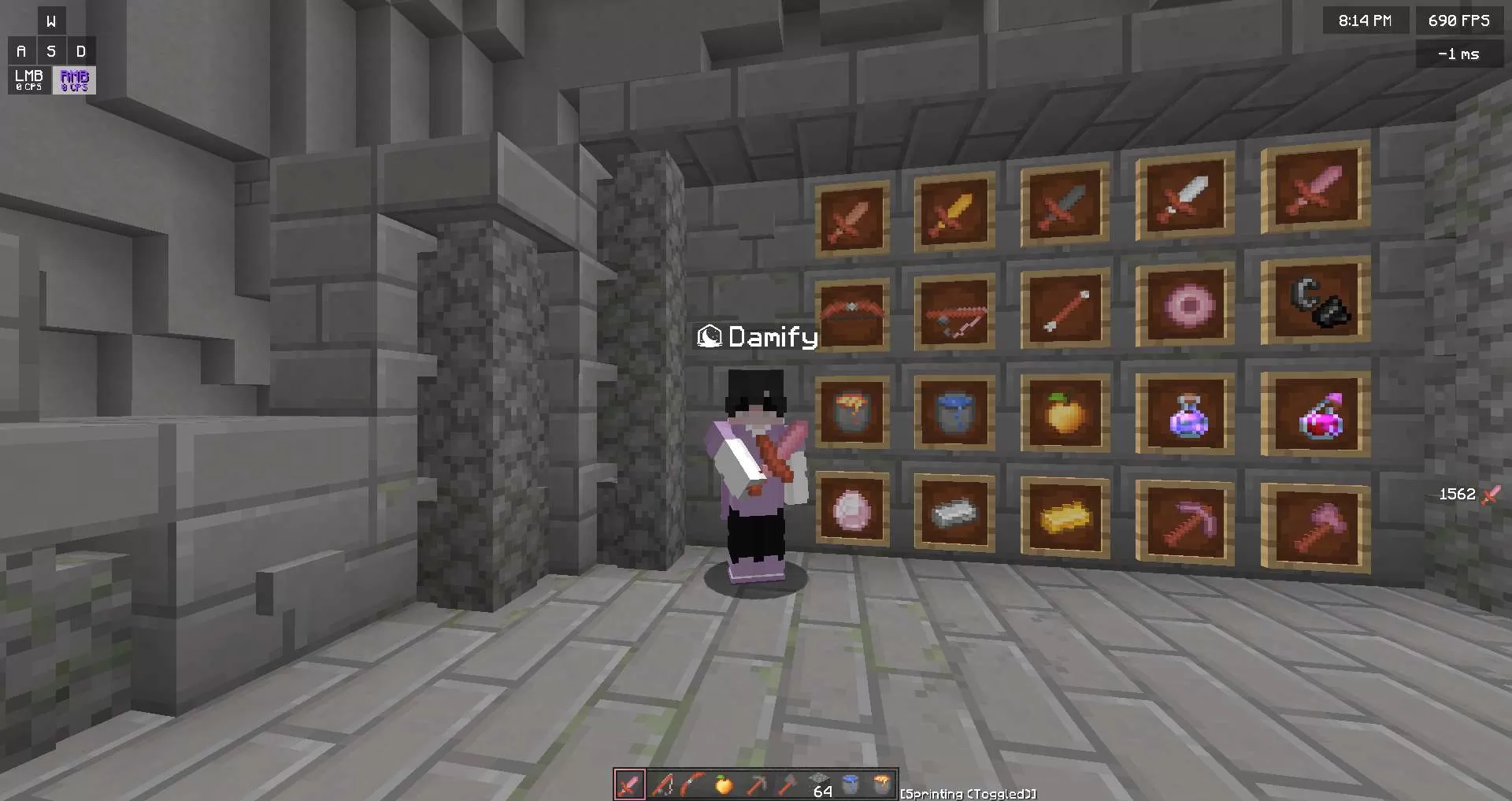The height and width of the screenshot is (801, 1512).
Task: Select the pickaxe hotbar slot
Action: point(754,785)
